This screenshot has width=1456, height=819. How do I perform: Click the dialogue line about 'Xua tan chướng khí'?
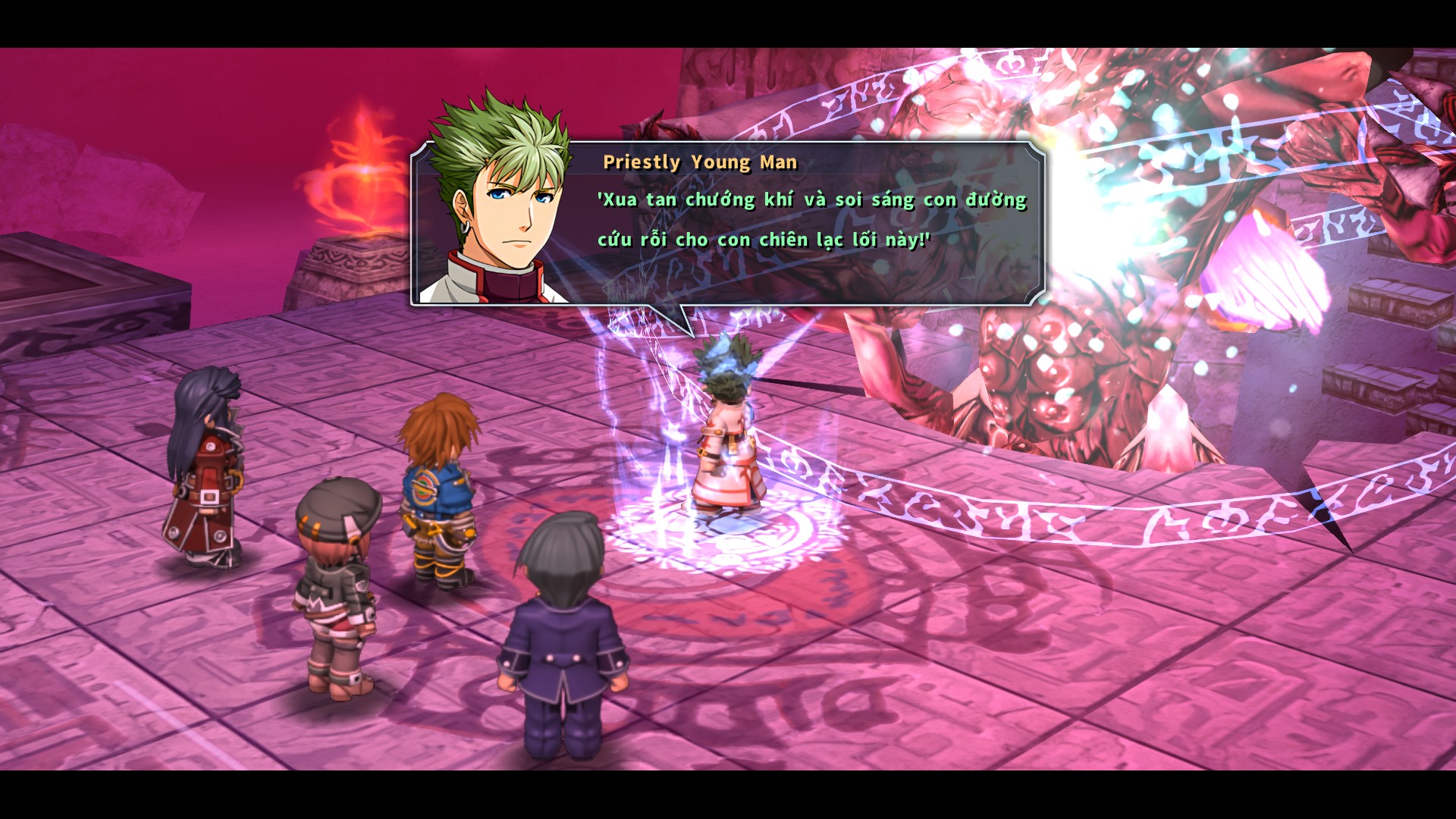[x=811, y=199]
